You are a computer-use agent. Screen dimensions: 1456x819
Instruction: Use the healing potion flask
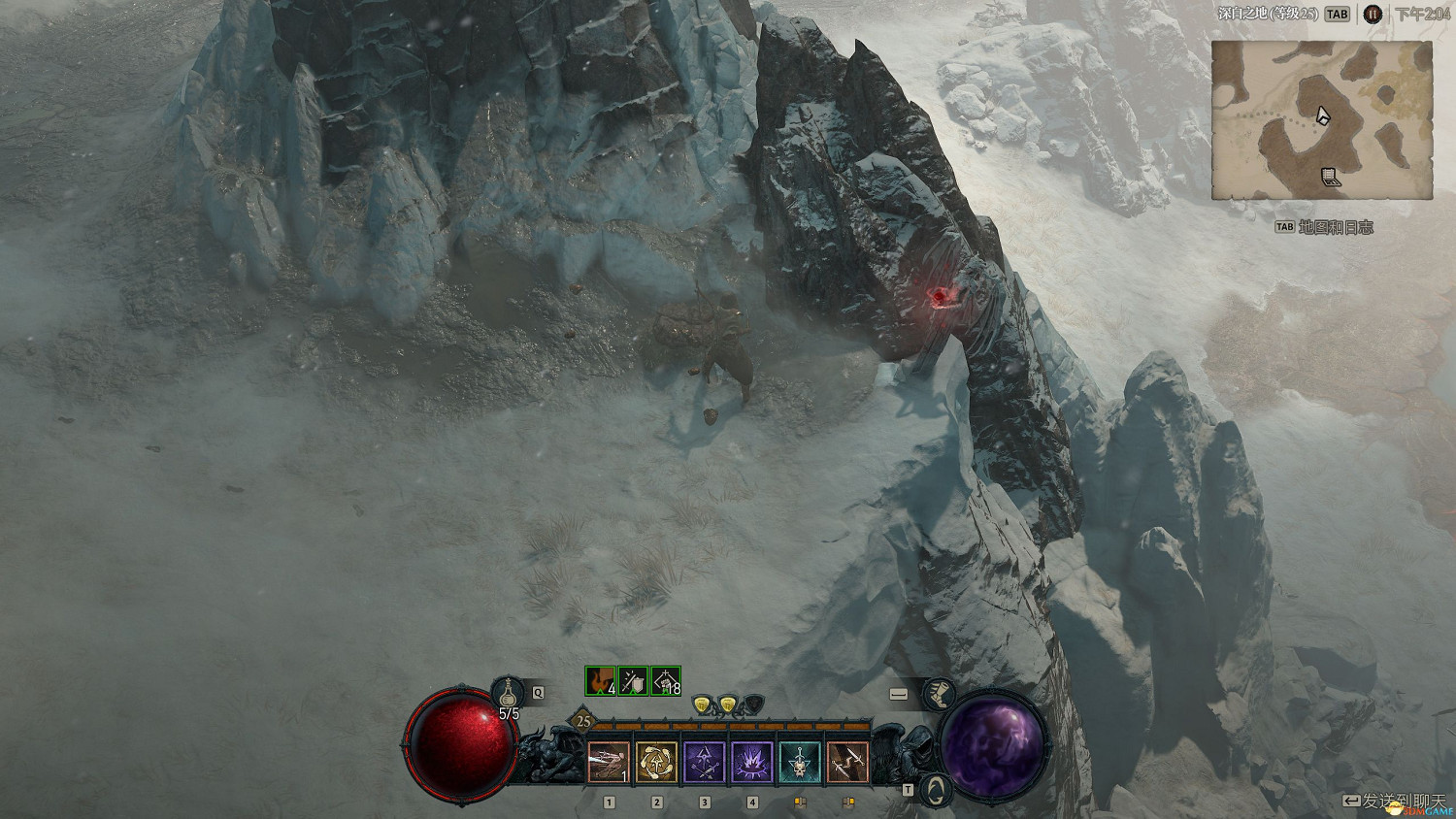(x=508, y=693)
